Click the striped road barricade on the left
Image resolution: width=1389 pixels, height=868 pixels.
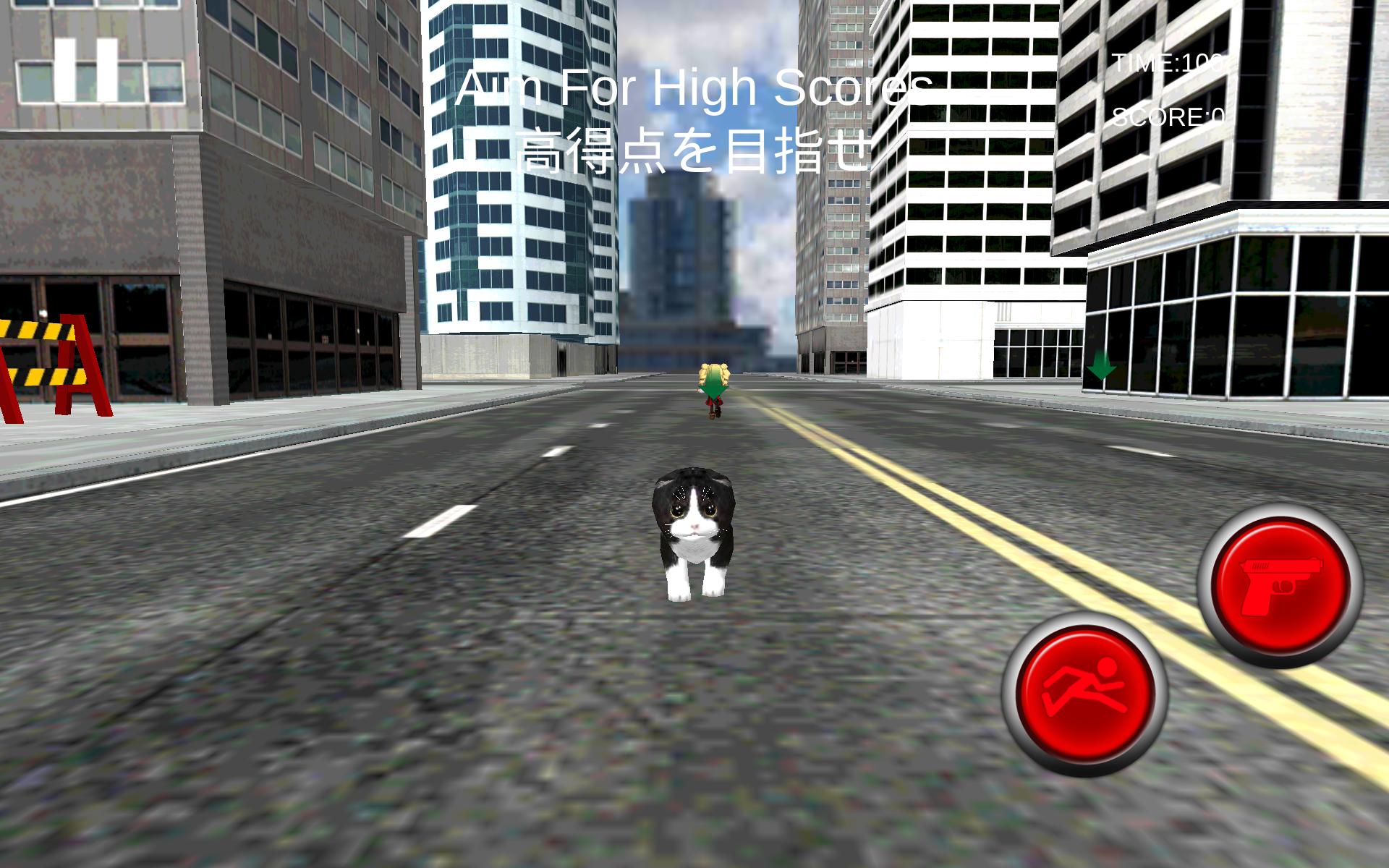point(43,362)
